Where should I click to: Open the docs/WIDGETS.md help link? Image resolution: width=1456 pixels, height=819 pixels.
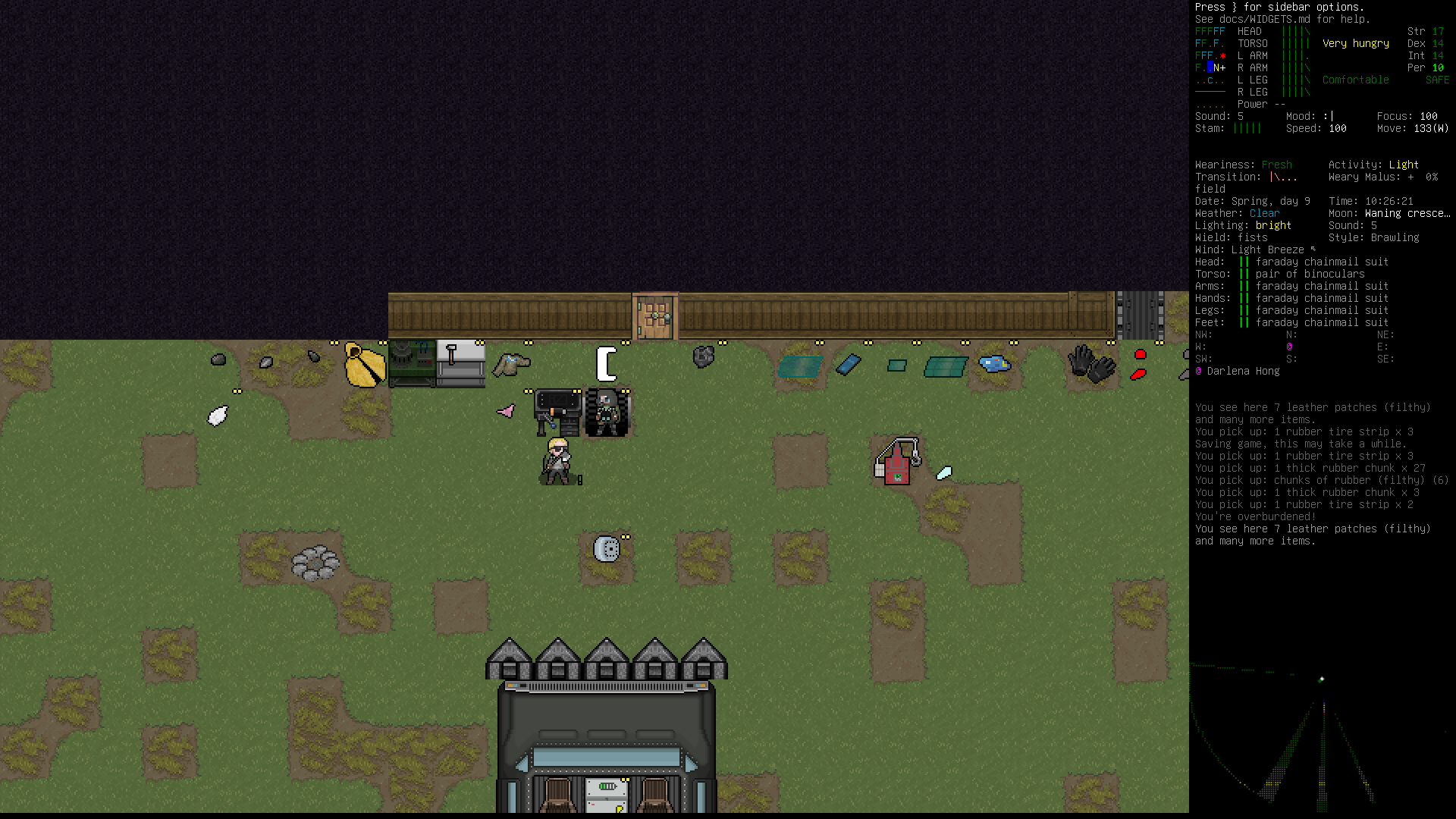click(x=1265, y=19)
